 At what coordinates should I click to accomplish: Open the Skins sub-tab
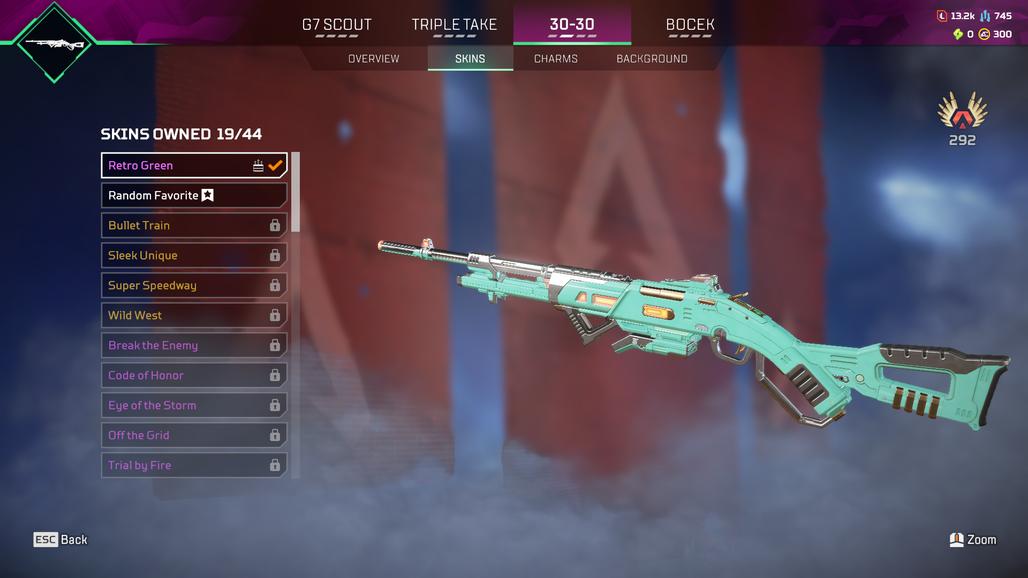coord(470,59)
